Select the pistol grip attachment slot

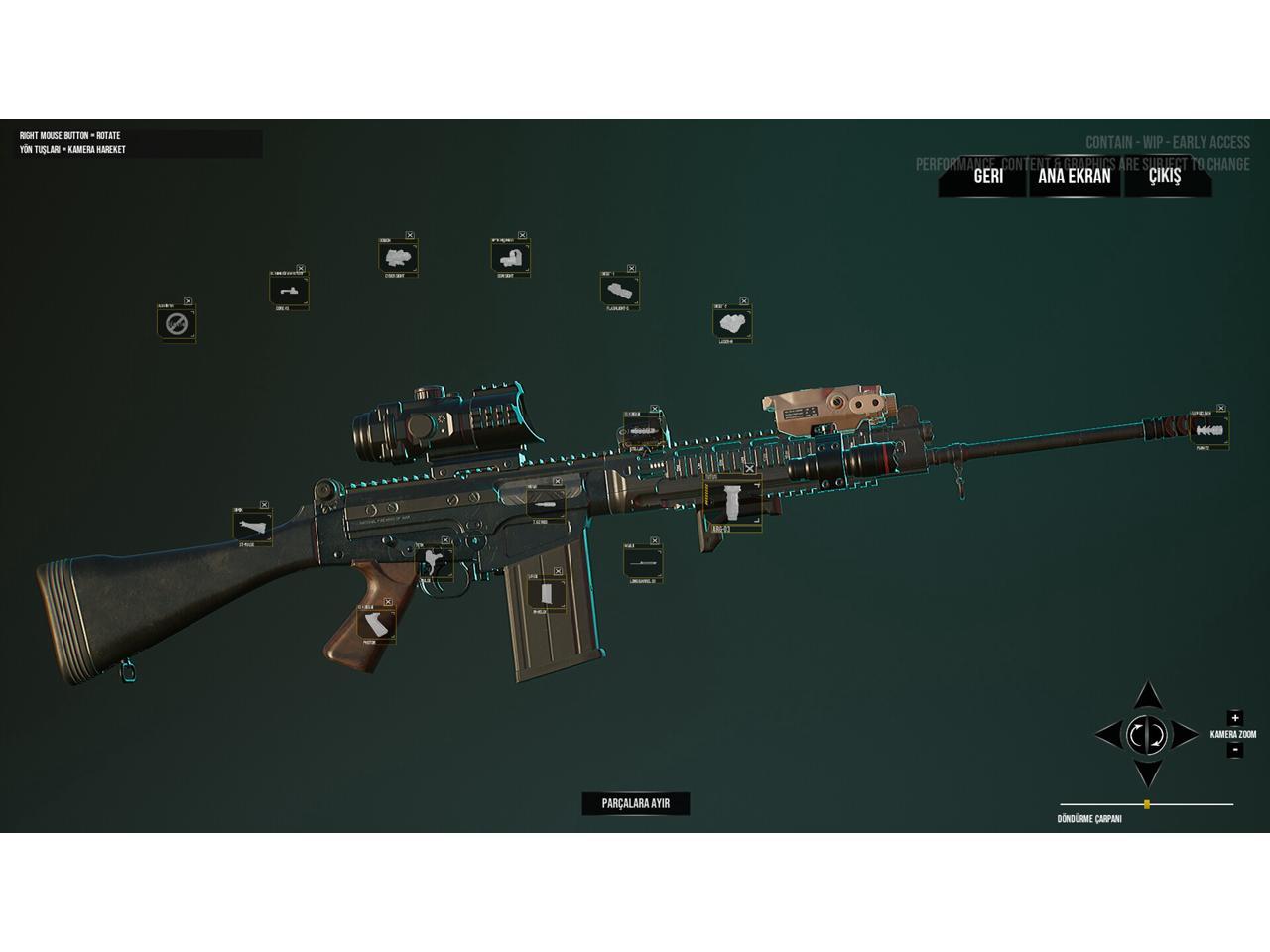coord(375,625)
